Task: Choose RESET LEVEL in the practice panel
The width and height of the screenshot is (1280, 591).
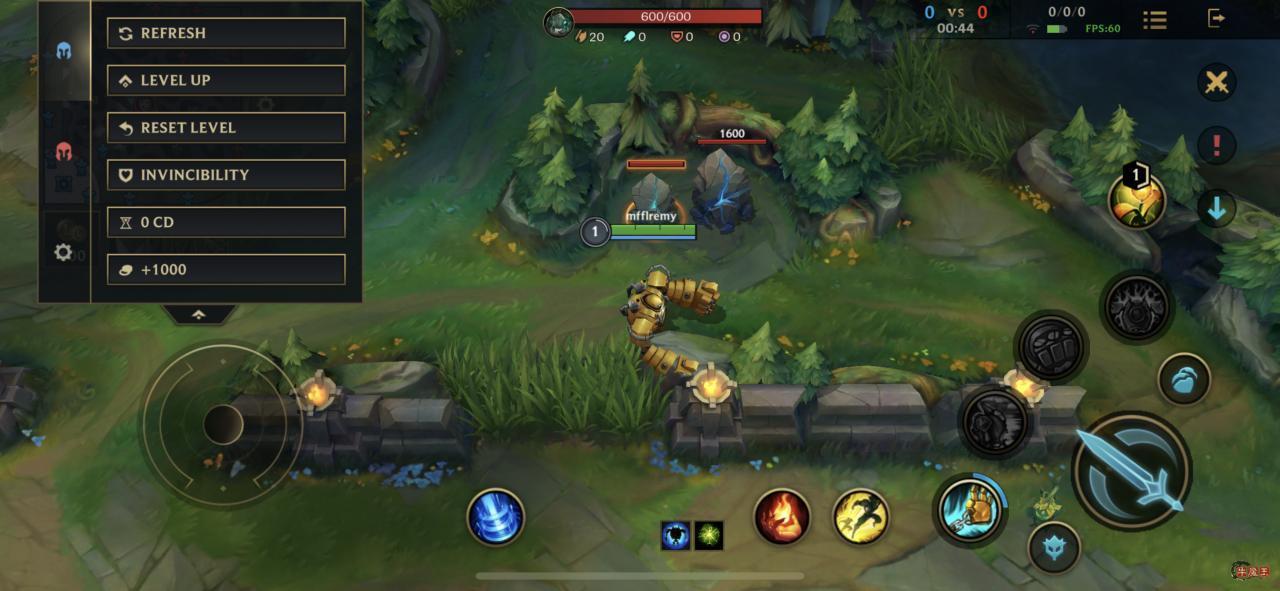Action: pyautogui.click(x=226, y=128)
